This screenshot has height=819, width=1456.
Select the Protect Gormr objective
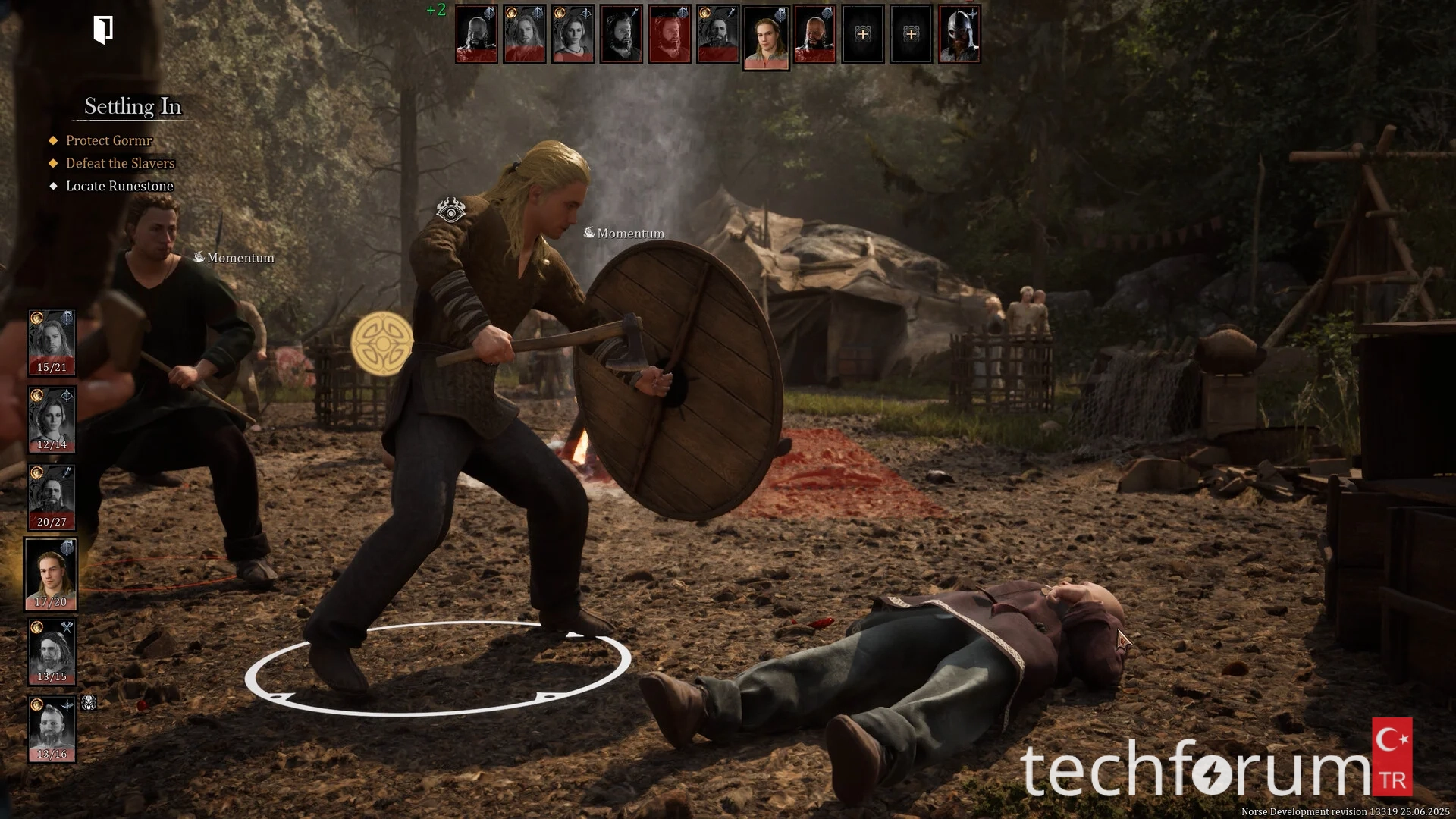point(108,140)
